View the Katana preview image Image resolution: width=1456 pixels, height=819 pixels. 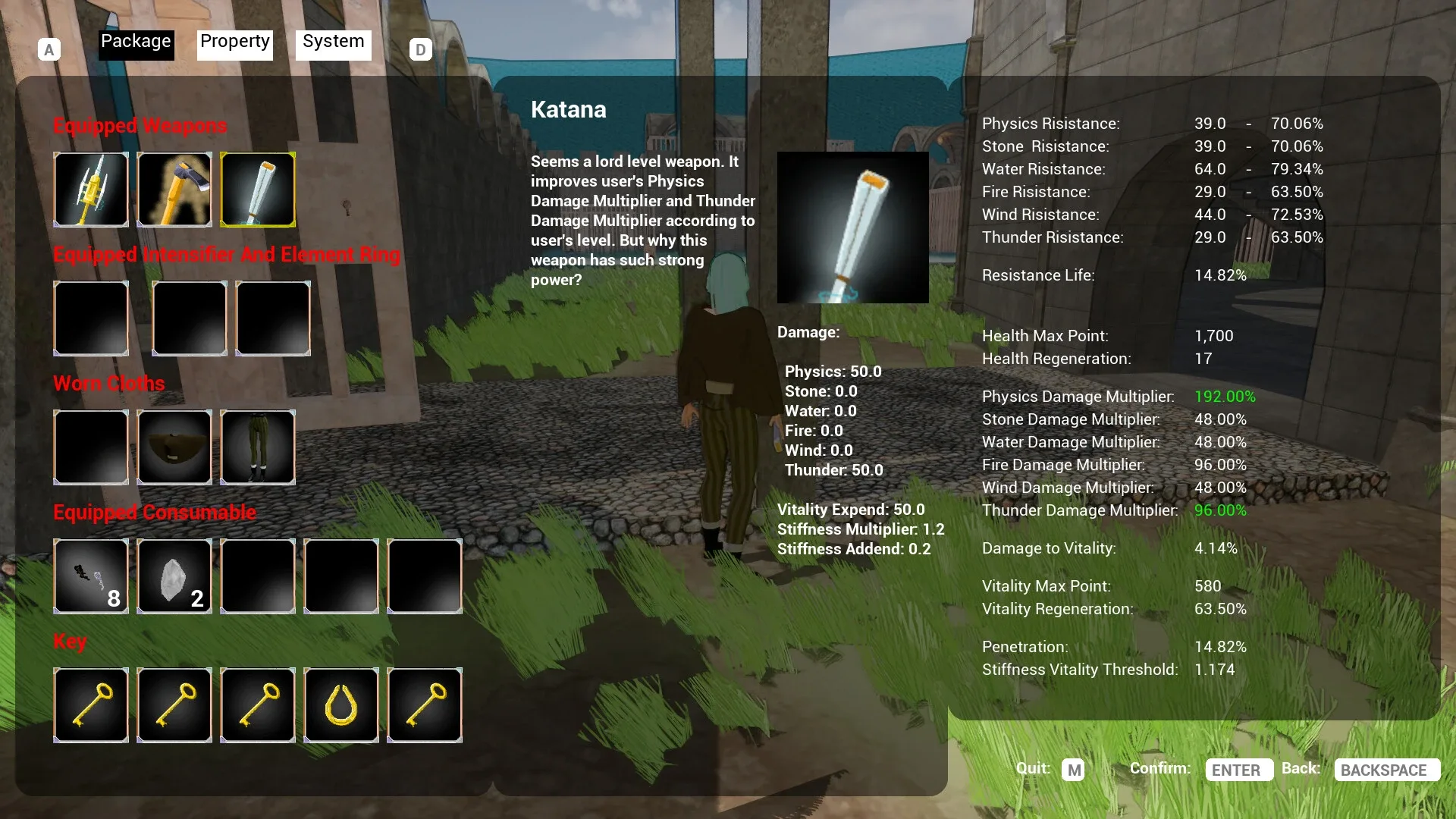click(852, 227)
